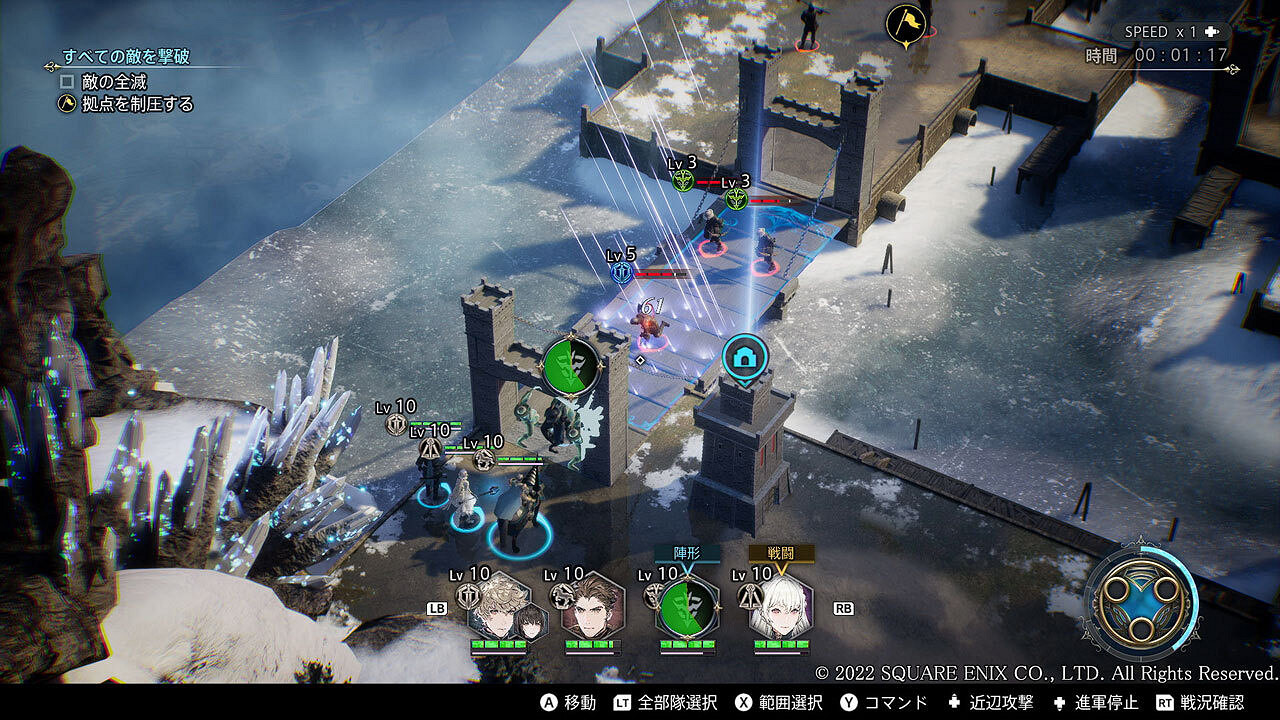Click the blue stronghold marker icon
The width and height of the screenshot is (1280, 720).
point(745,357)
